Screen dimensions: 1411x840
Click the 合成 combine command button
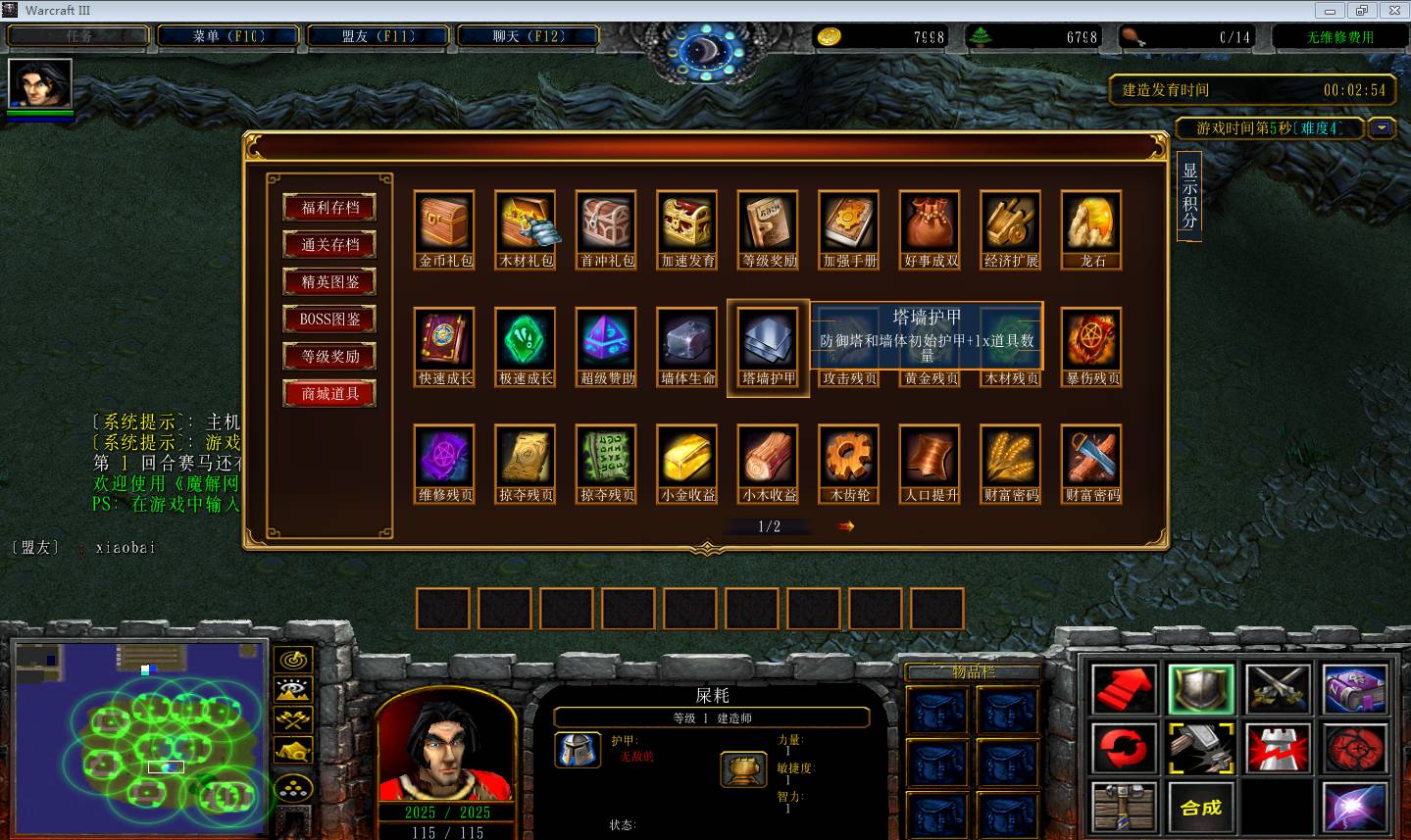(1200, 808)
